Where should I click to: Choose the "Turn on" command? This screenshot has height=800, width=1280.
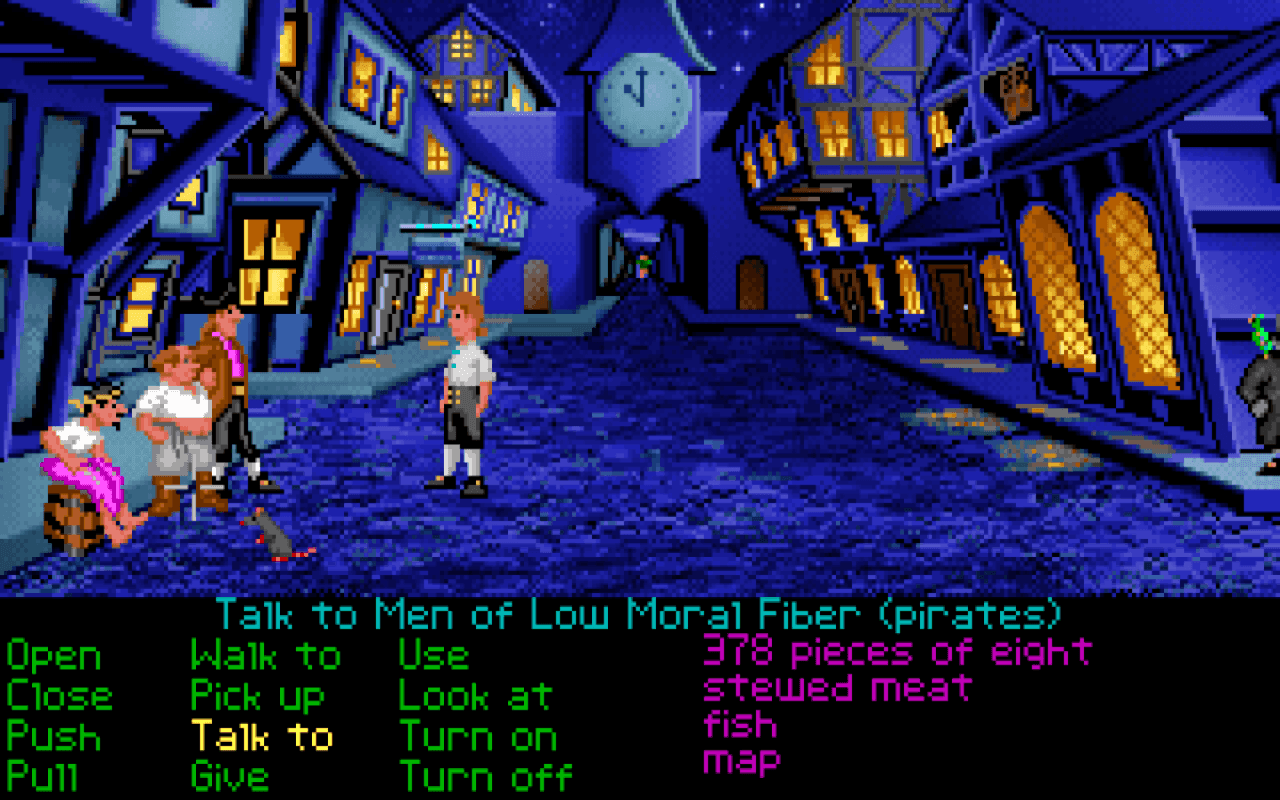pos(477,738)
